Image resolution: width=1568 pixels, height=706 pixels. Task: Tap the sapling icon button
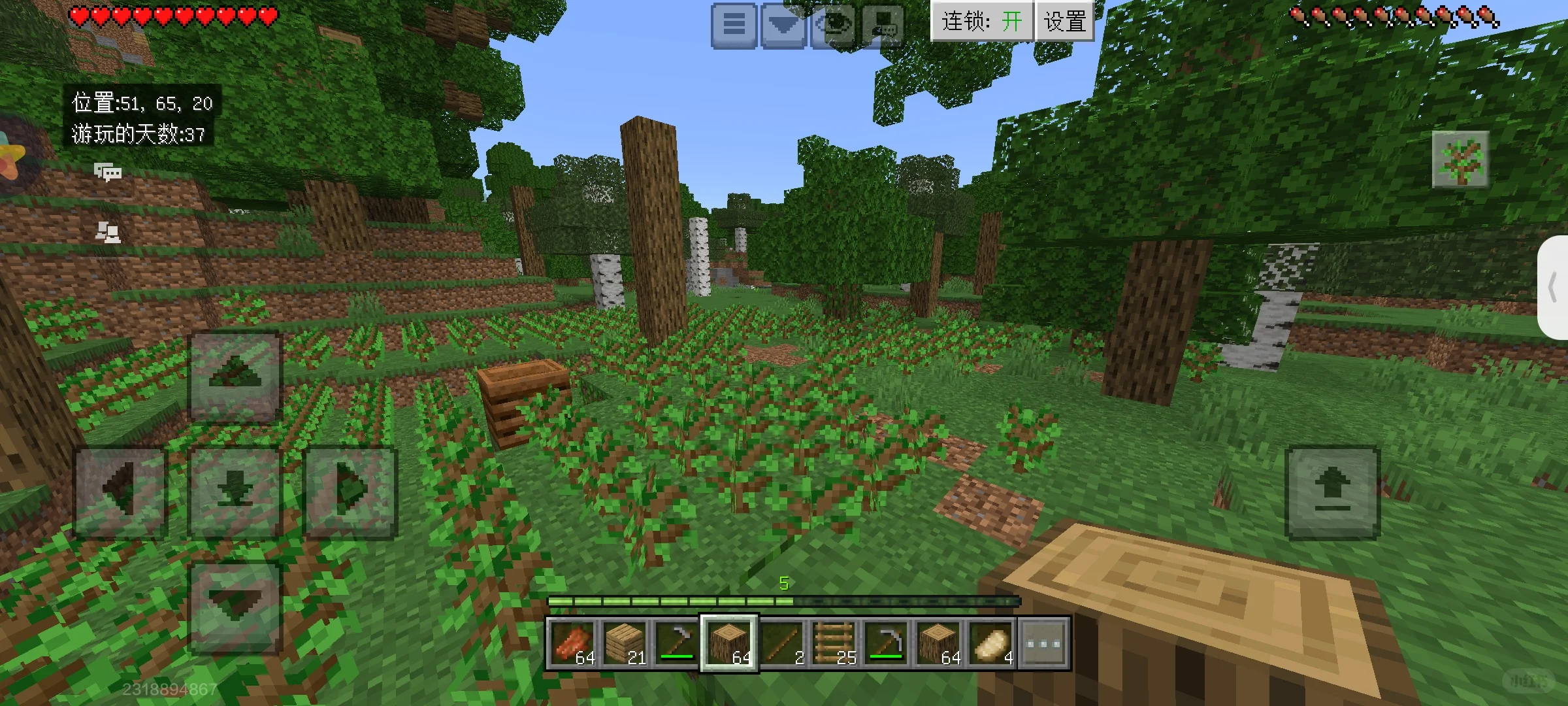[x=1460, y=159]
